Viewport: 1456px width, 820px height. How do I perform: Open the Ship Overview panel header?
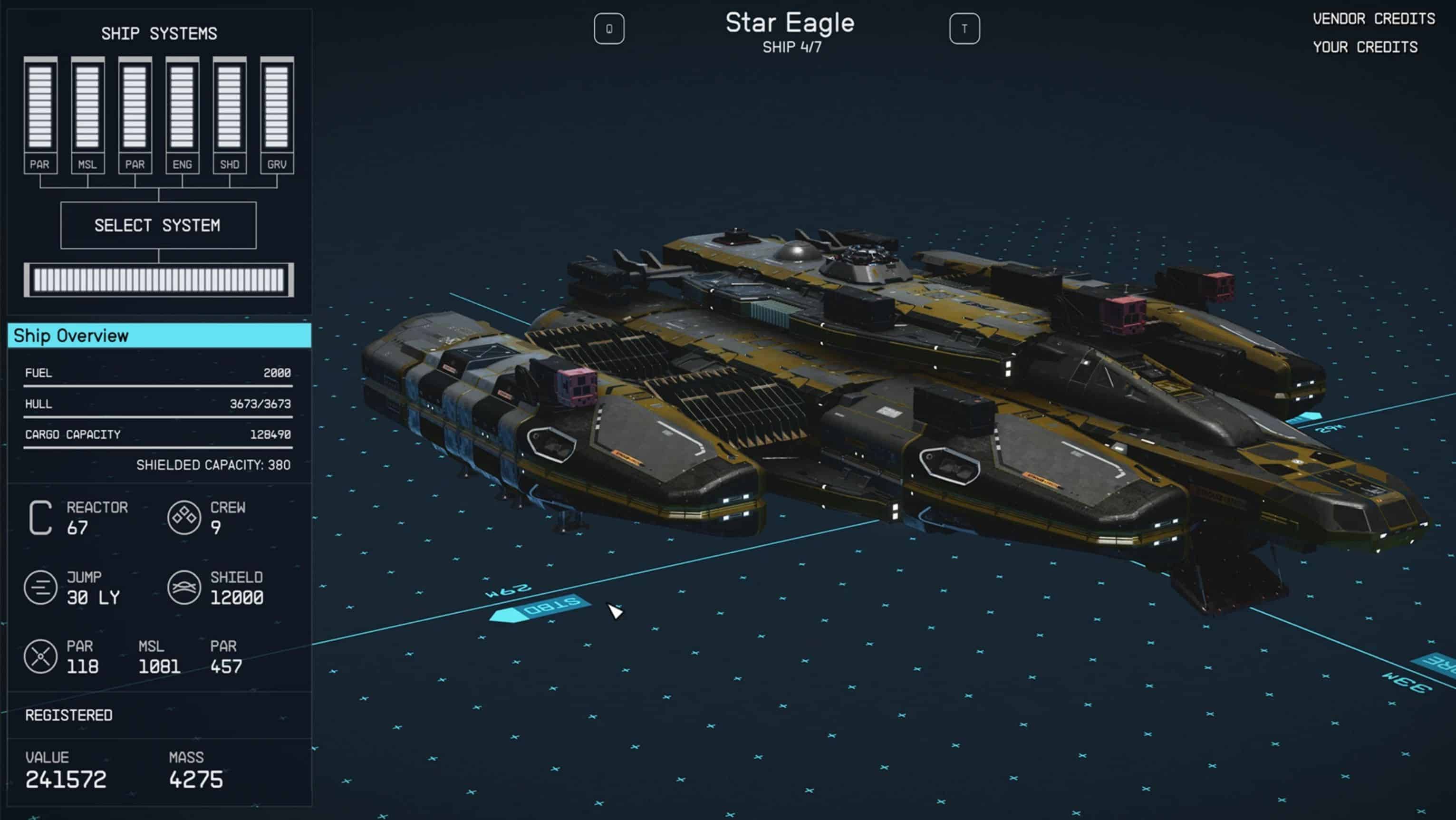pyautogui.click(x=159, y=336)
